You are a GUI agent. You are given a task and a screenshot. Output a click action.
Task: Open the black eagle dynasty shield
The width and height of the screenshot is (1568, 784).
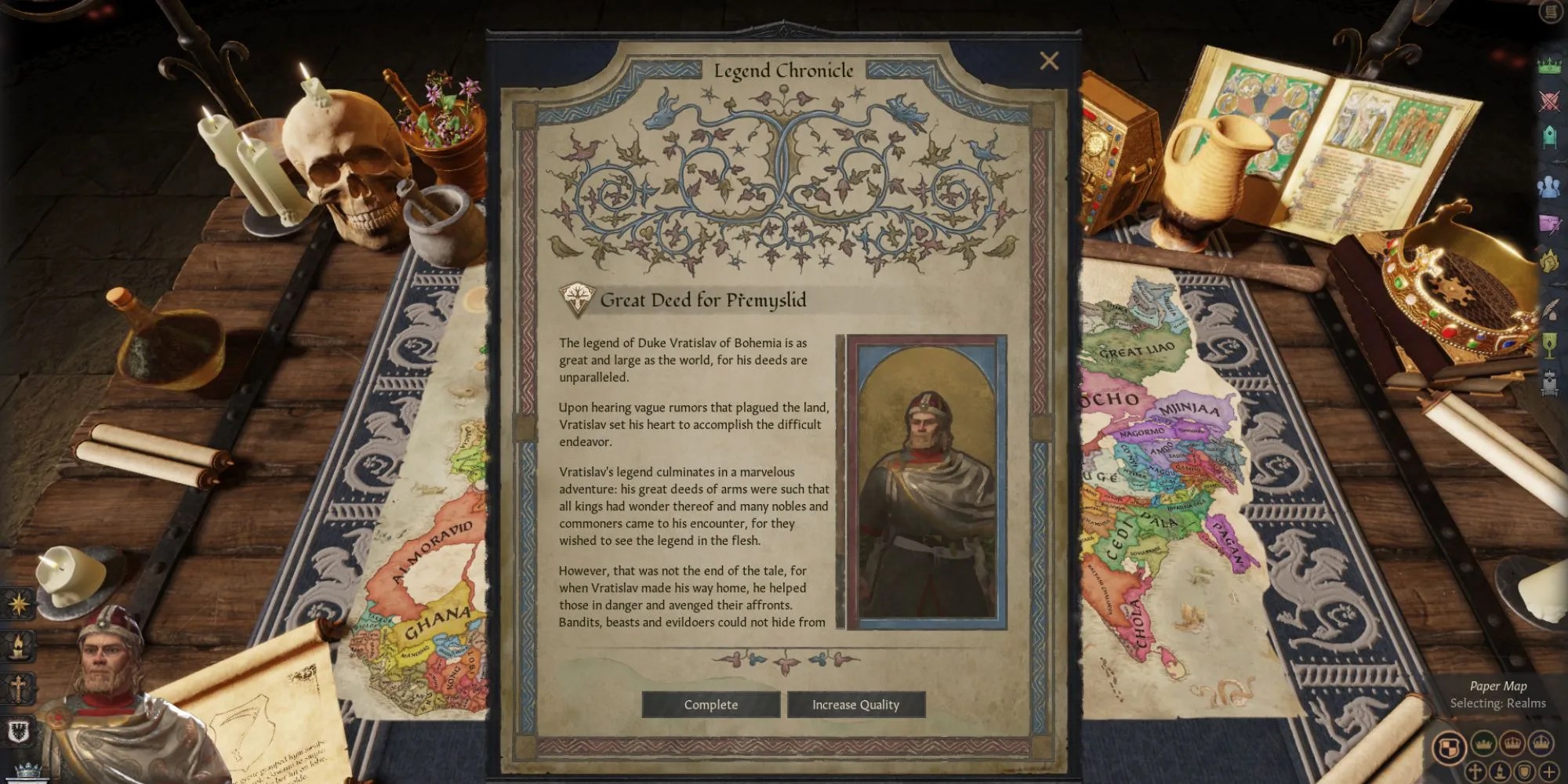[x=17, y=732]
